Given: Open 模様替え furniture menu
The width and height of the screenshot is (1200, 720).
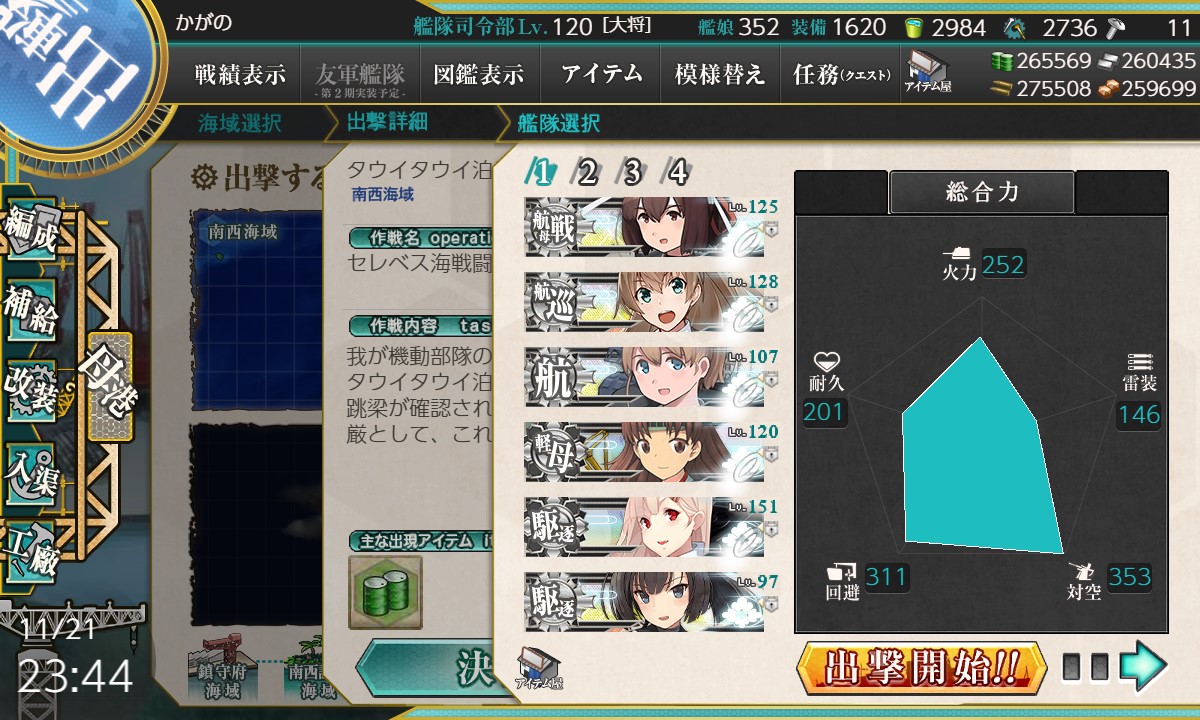Looking at the screenshot, I should tap(719, 75).
